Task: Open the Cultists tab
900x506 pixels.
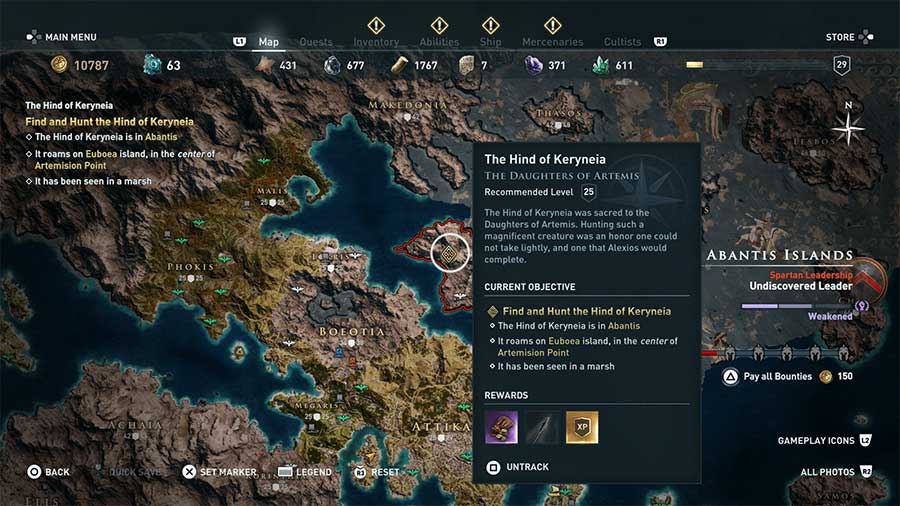Action: pyautogui.click(x=622, y=42)
